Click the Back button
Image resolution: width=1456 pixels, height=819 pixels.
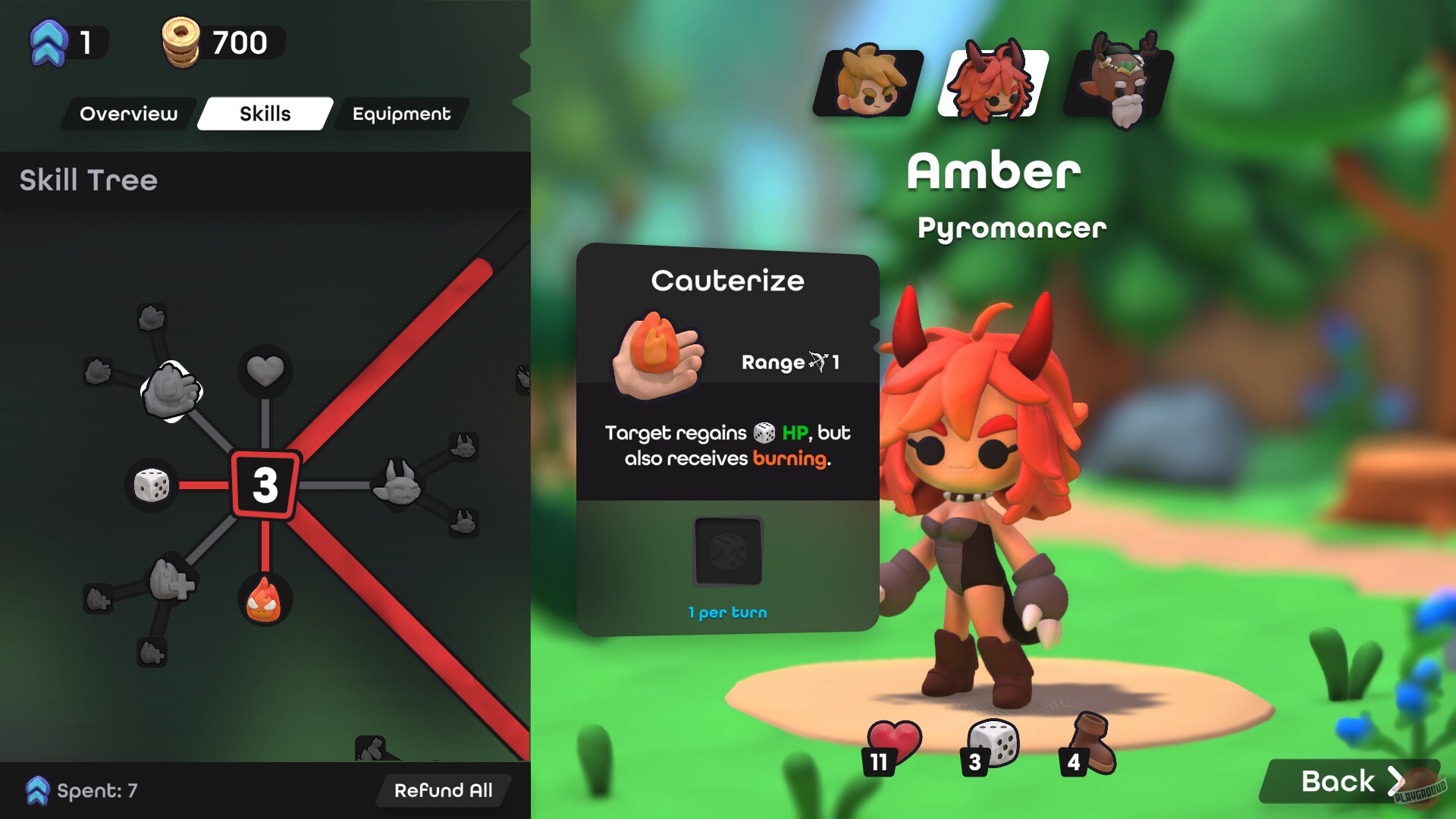tap(1351, 780)
